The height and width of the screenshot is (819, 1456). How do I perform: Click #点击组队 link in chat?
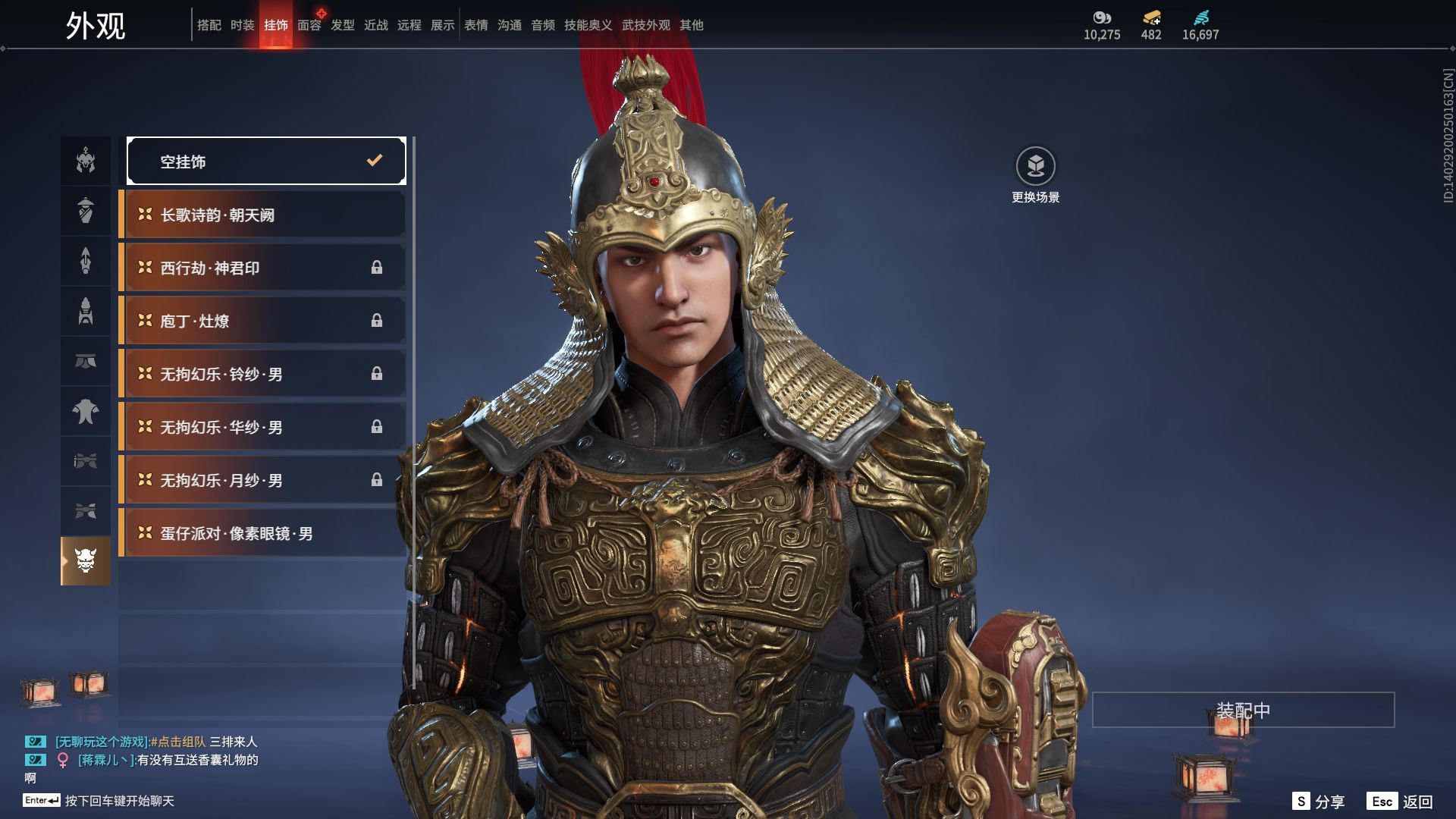pos(178,742)
